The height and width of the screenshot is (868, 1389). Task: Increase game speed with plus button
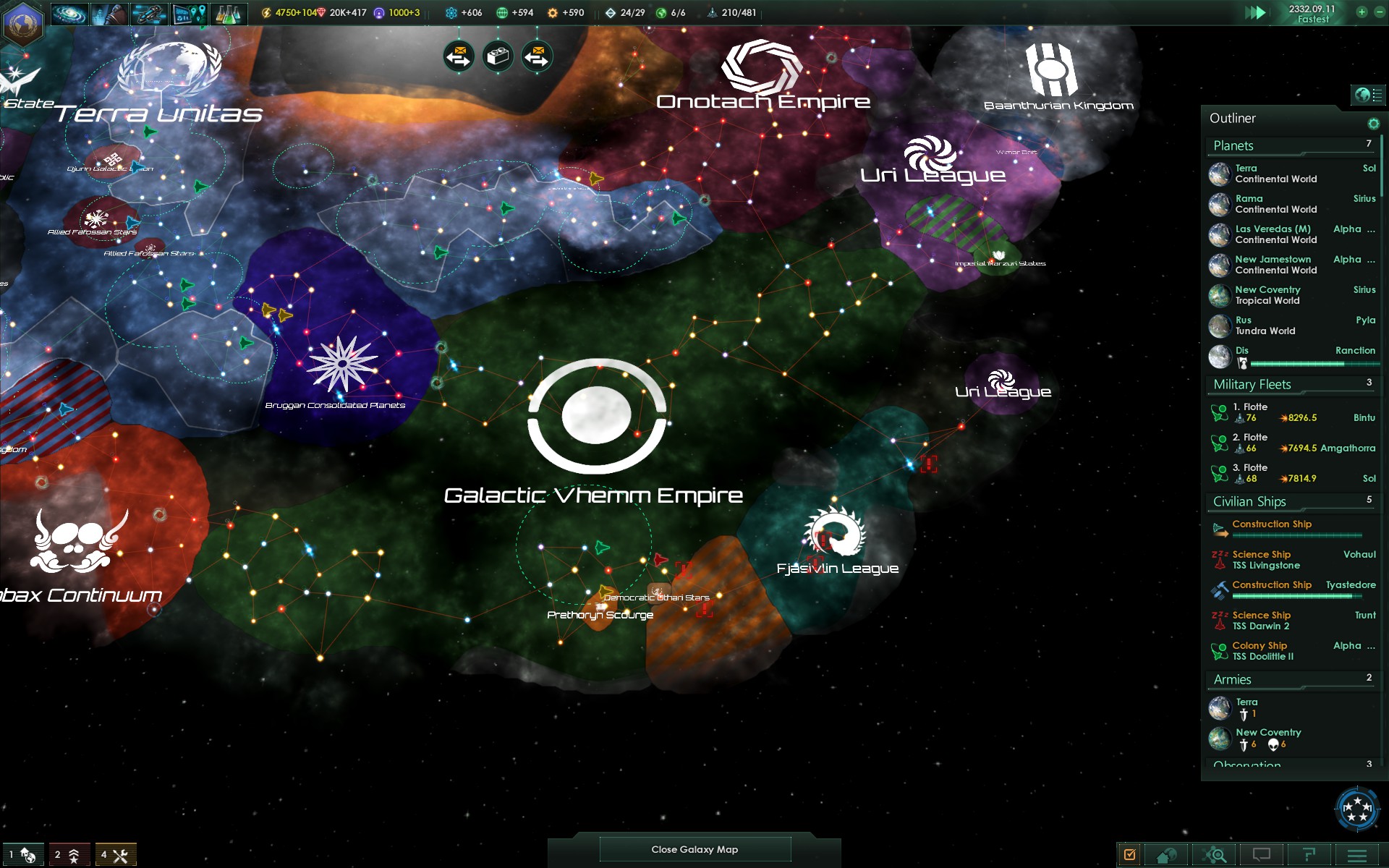click(1362, 12)
